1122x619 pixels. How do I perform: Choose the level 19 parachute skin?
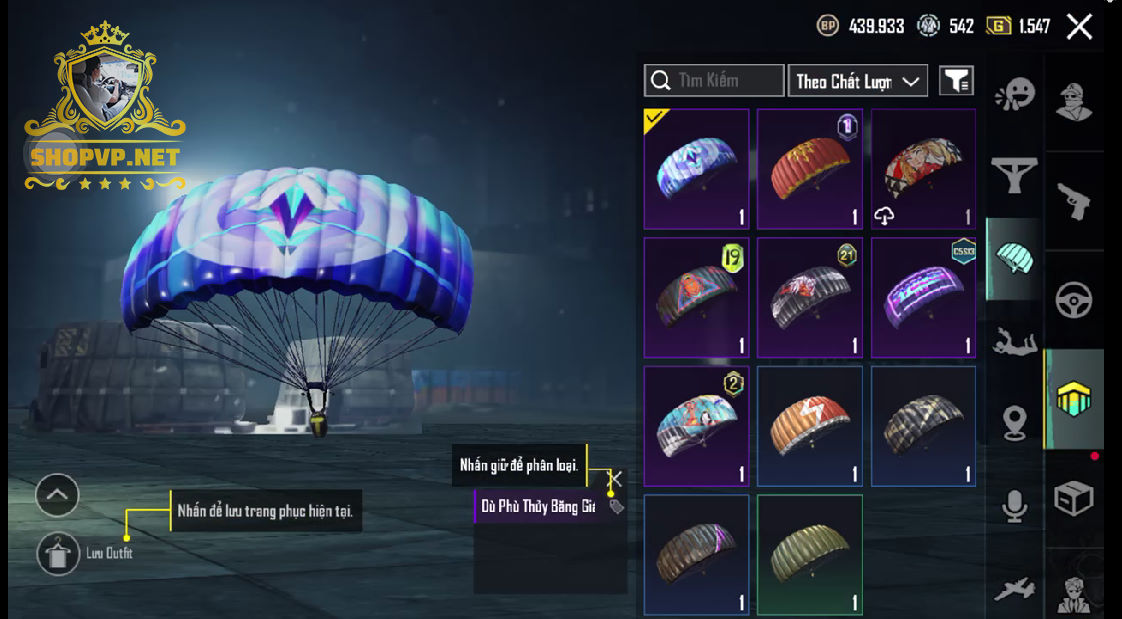[x=696, y=297]
